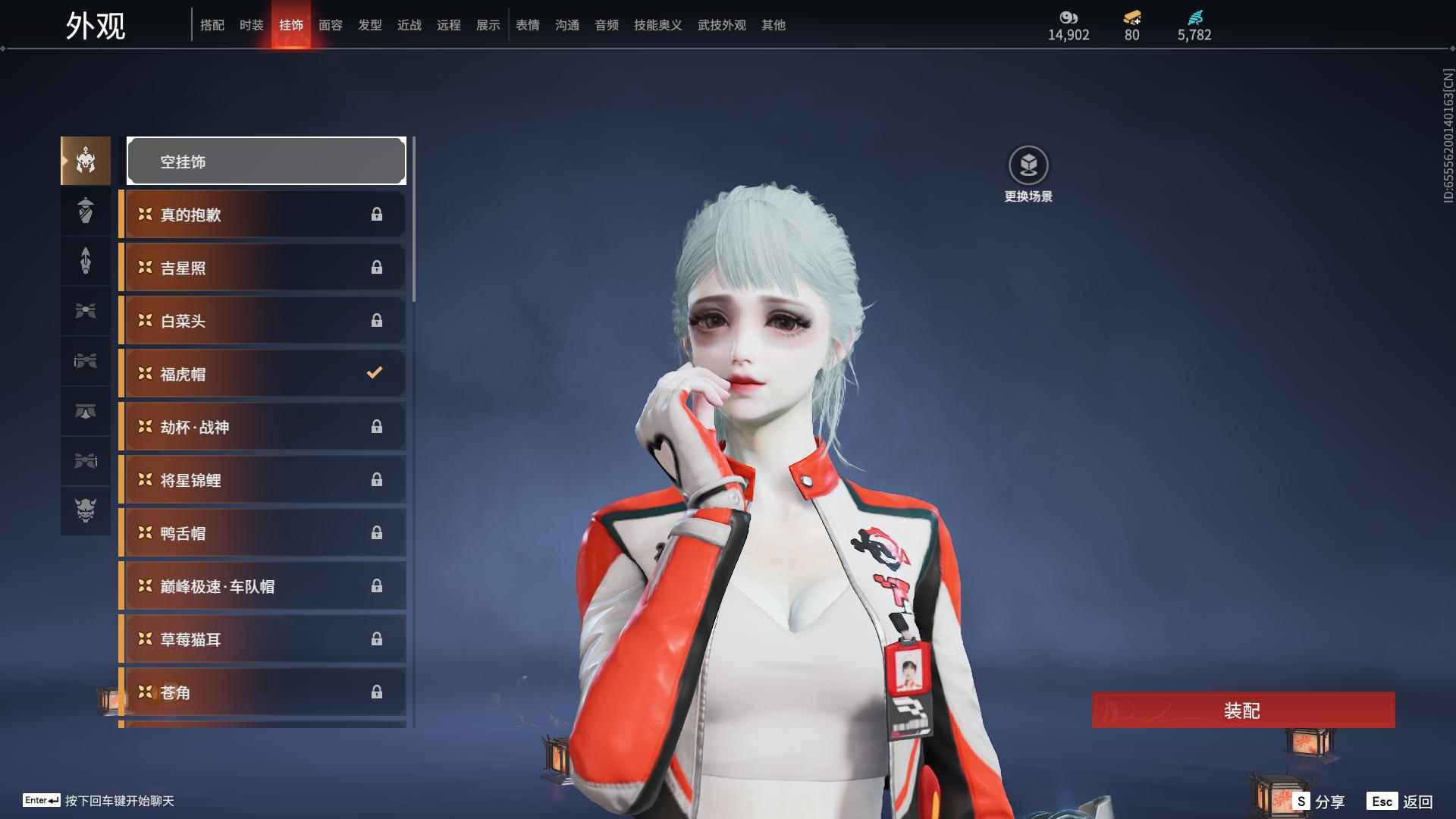This screenshot has height=819, width=1456.
Task: Open the 表情 category tab
Action: (527, 25)
